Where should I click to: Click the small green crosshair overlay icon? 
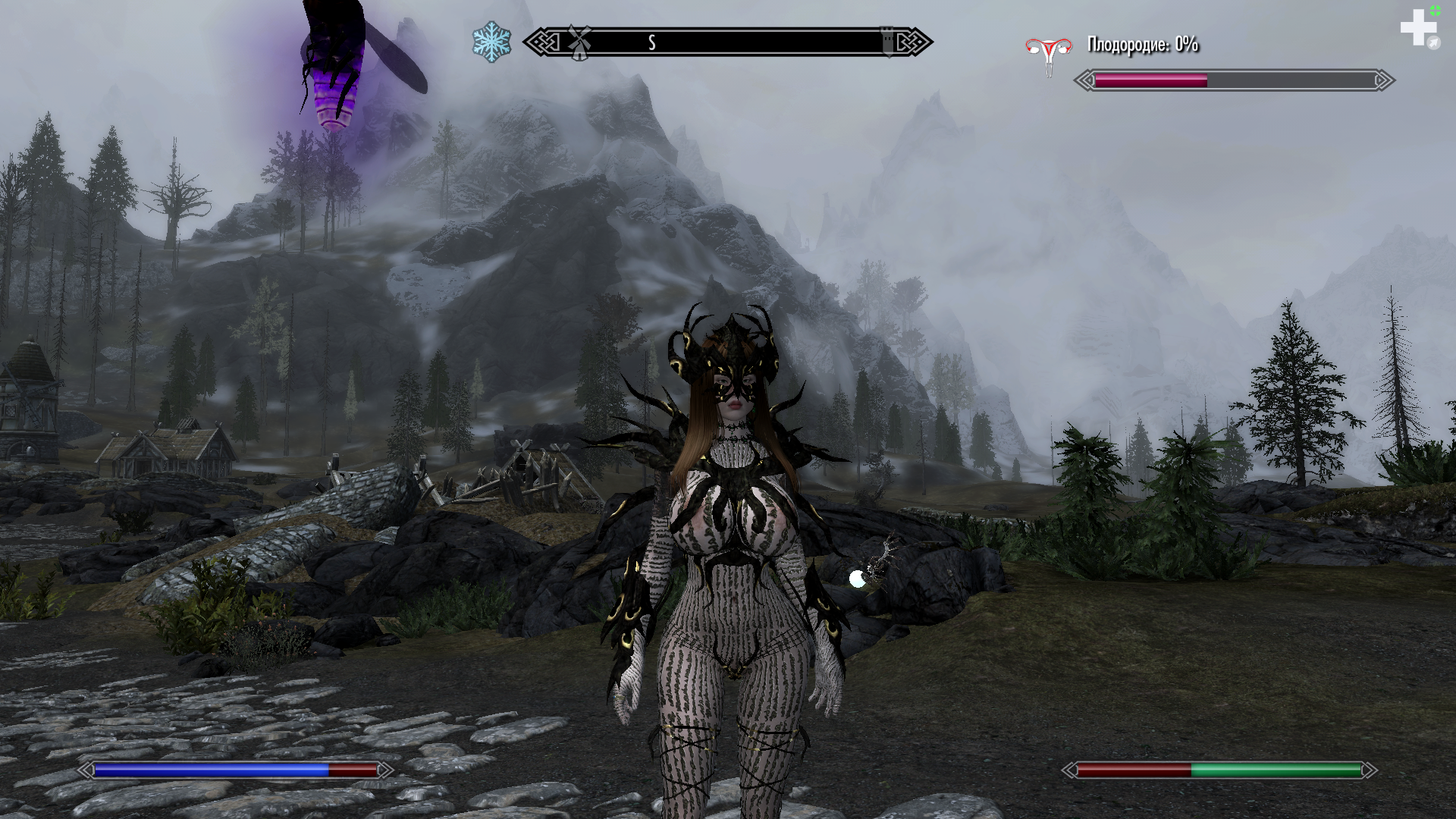point(1436,11)
